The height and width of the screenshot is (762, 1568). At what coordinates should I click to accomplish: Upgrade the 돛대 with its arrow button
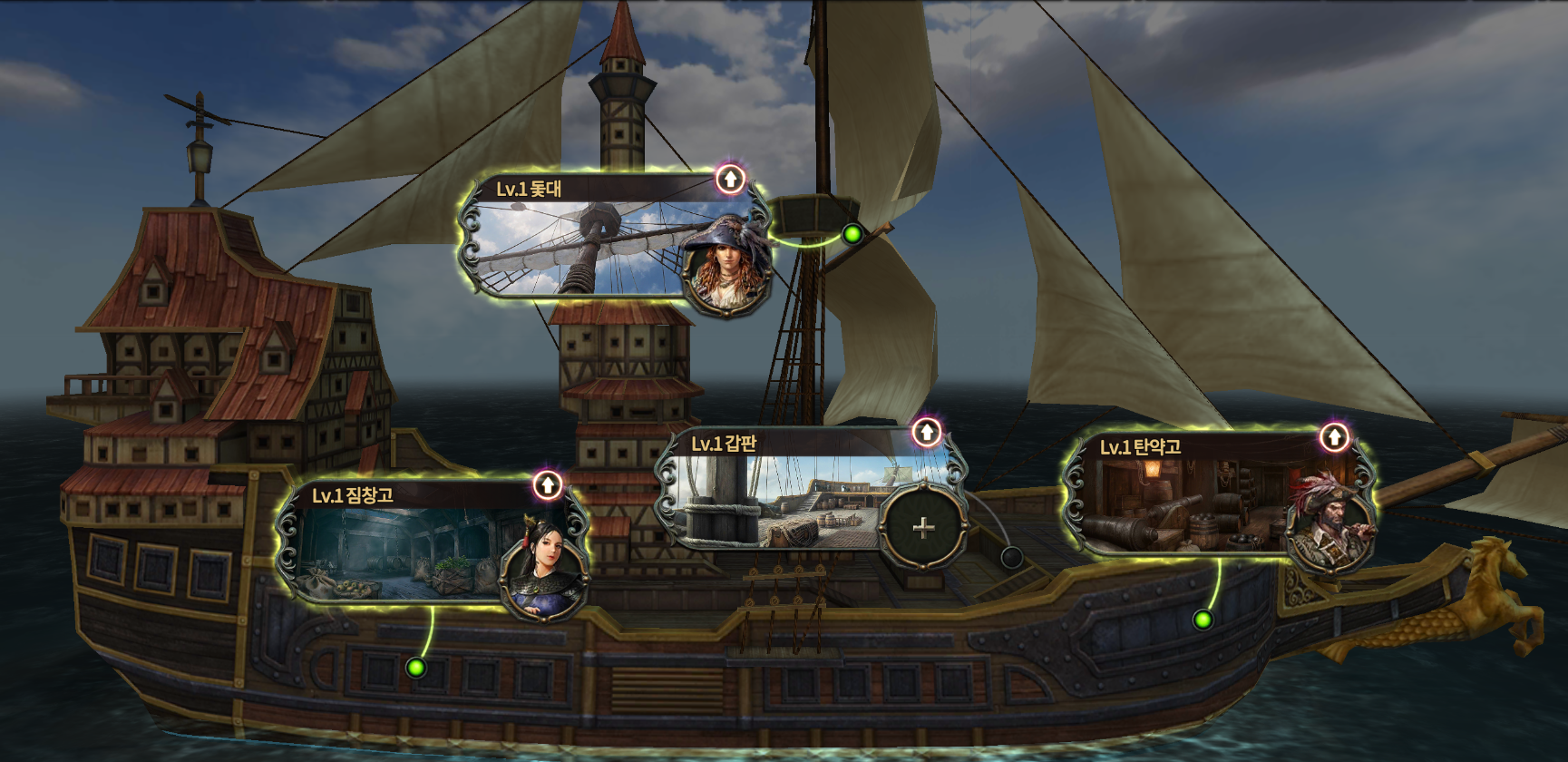(730, 179)
